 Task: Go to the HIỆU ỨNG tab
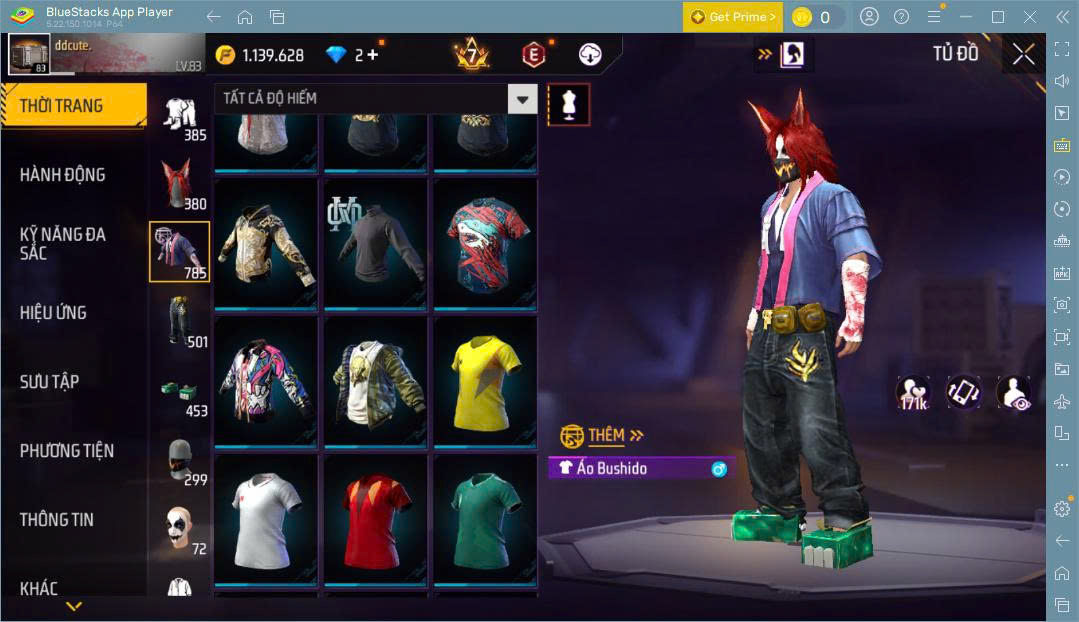pyautogui.click(x=53, y=313)
